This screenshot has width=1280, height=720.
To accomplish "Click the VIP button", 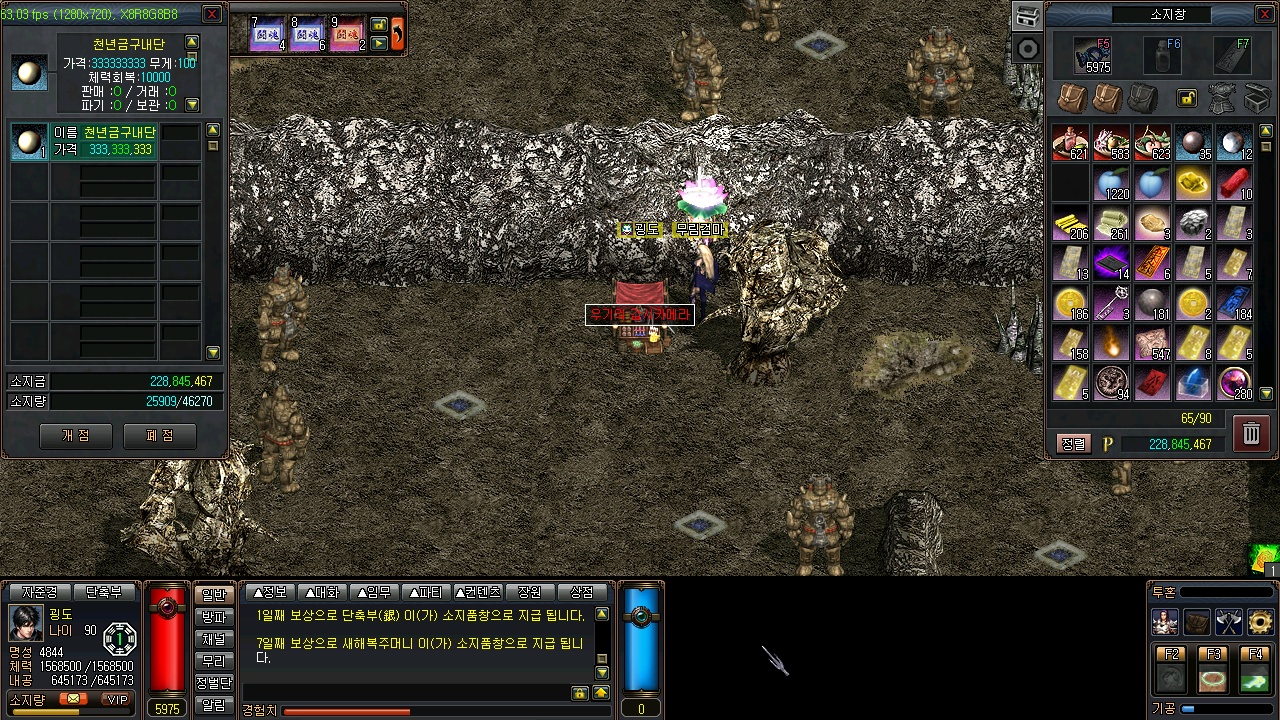I will [118, 700].
